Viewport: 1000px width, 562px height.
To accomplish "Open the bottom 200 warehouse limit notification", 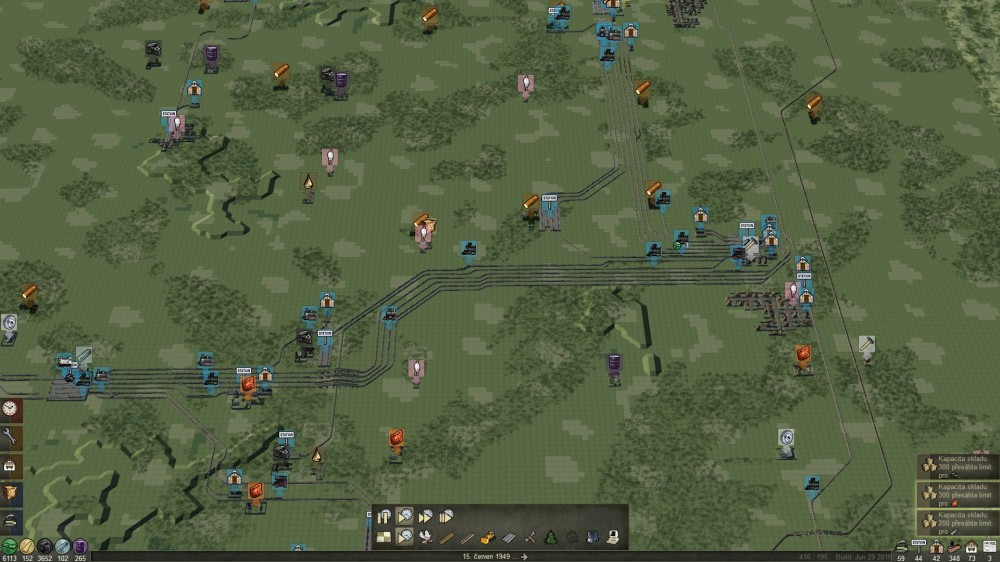I will tap(958, 522).
